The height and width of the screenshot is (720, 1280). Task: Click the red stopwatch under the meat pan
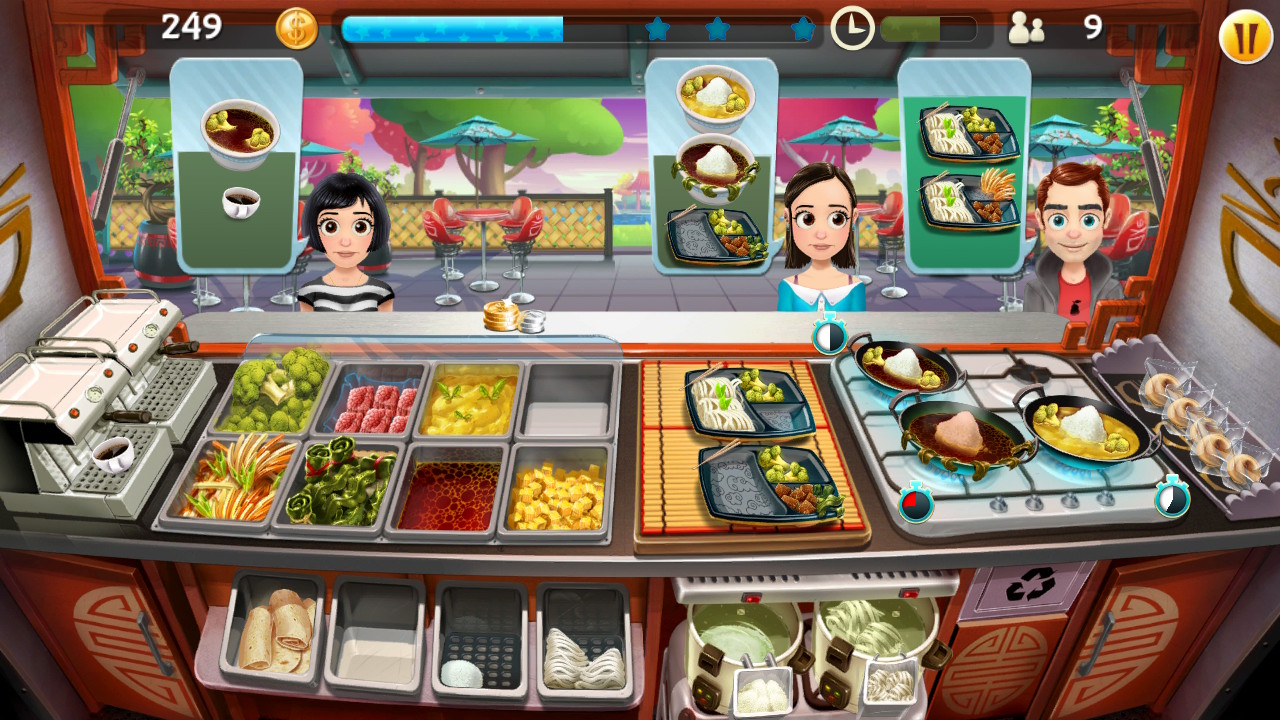pyautogui.click(x=917, y=504)
